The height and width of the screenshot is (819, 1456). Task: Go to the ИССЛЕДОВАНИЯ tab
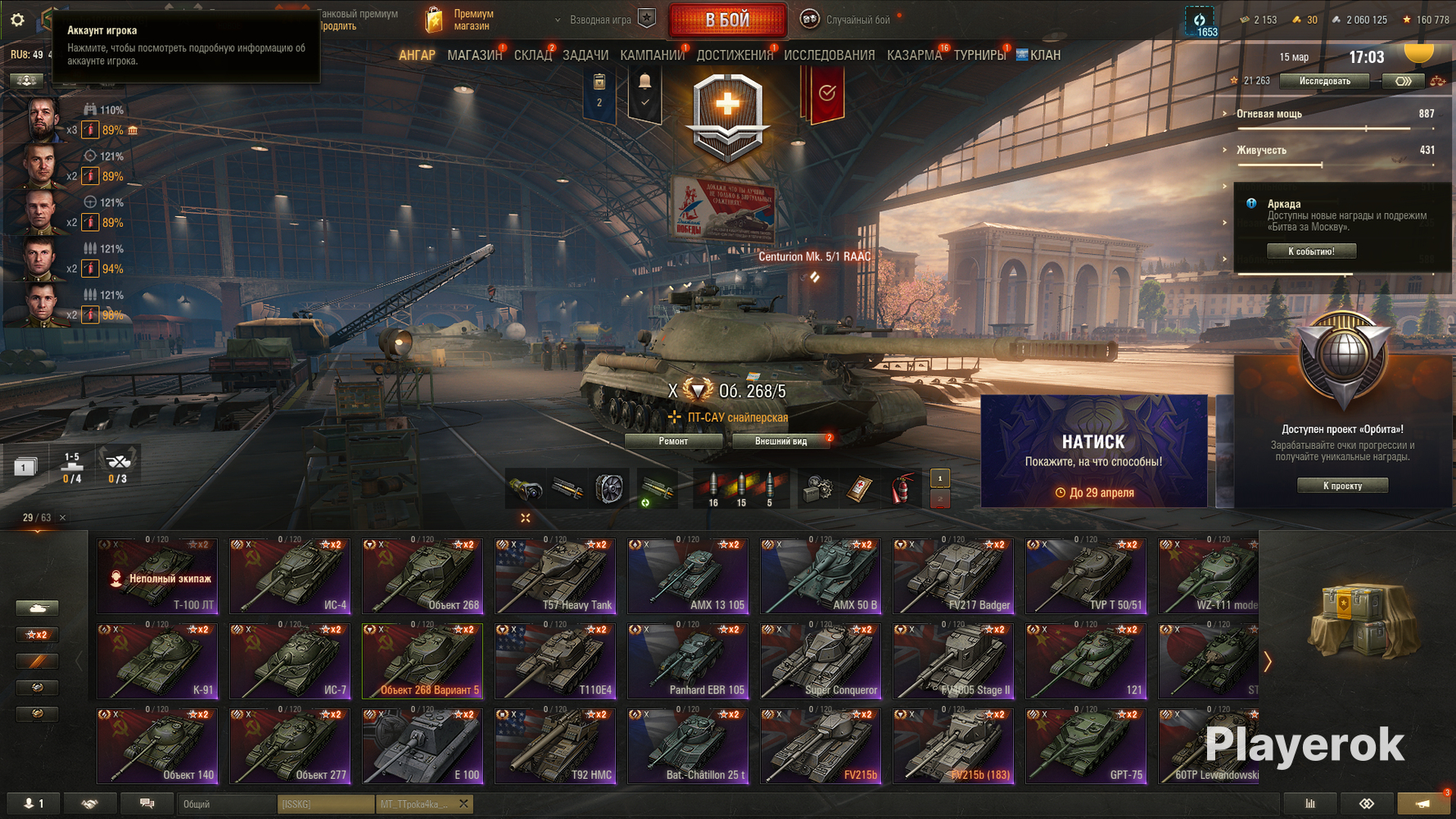click(829, 56)
